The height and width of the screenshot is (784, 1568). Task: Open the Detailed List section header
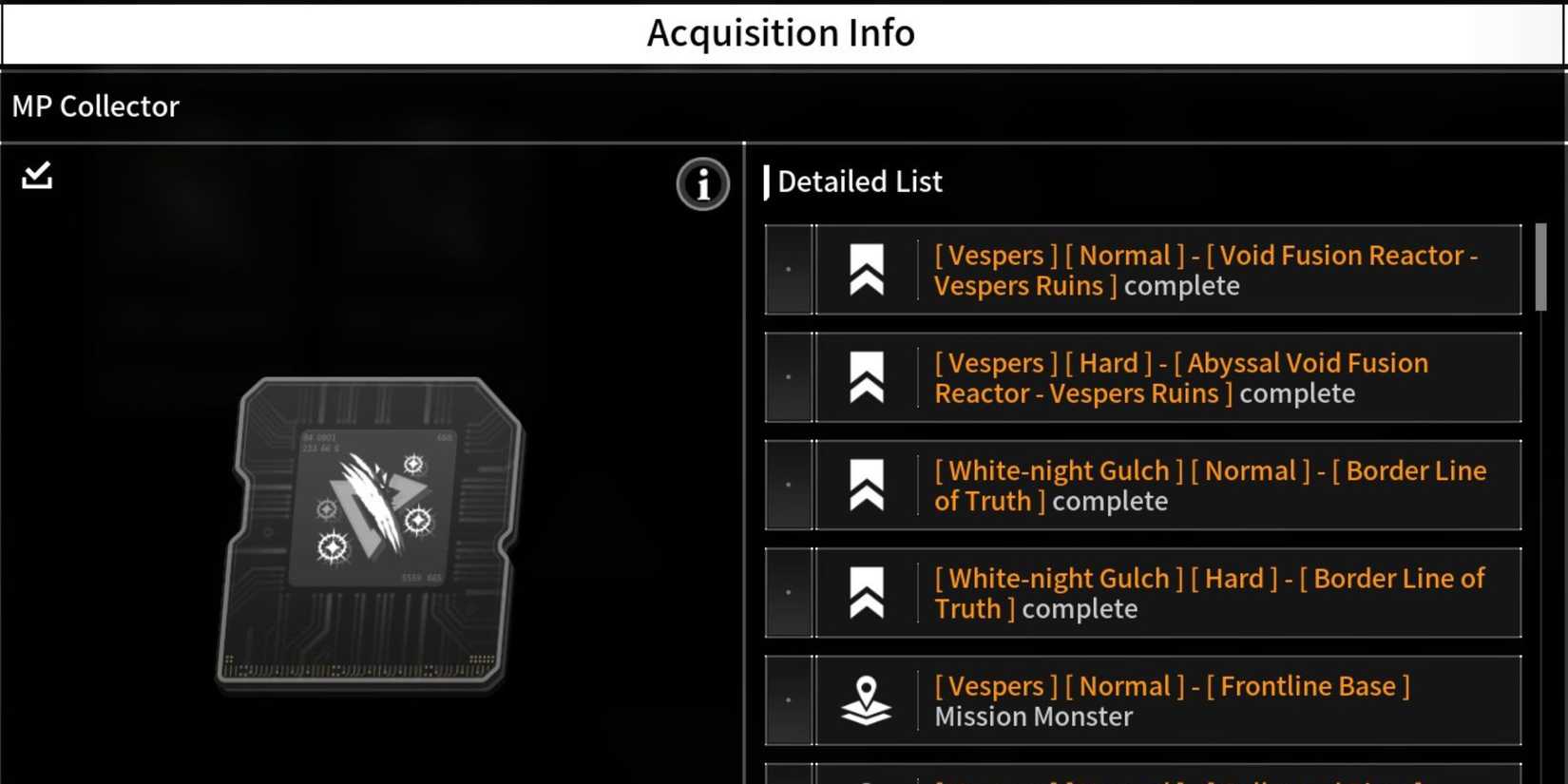pos(858,181)
